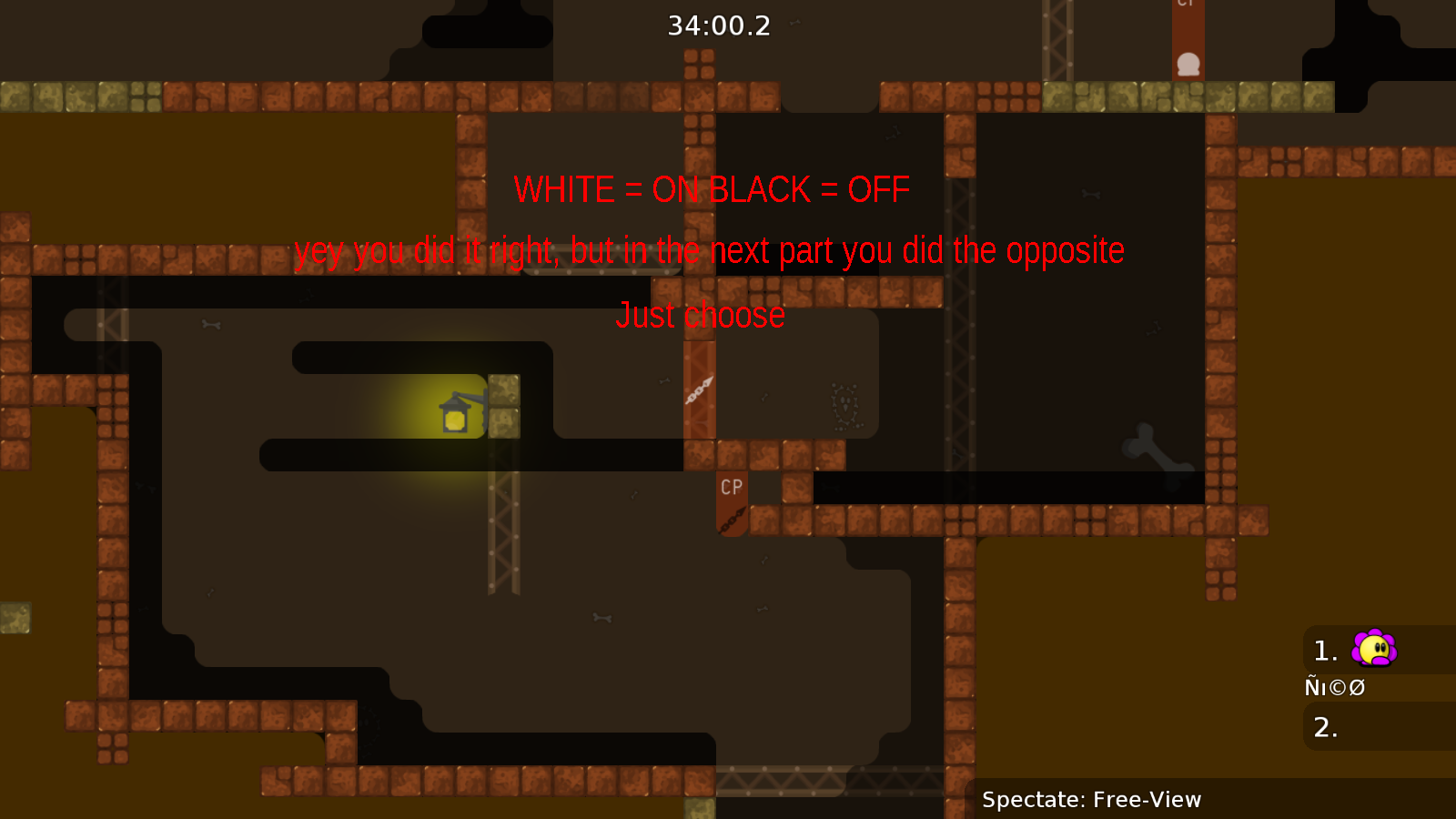This screenshot has width=1456, height=819.
Task: Click the red opposite-choice warning message
Action: [711, 250]
